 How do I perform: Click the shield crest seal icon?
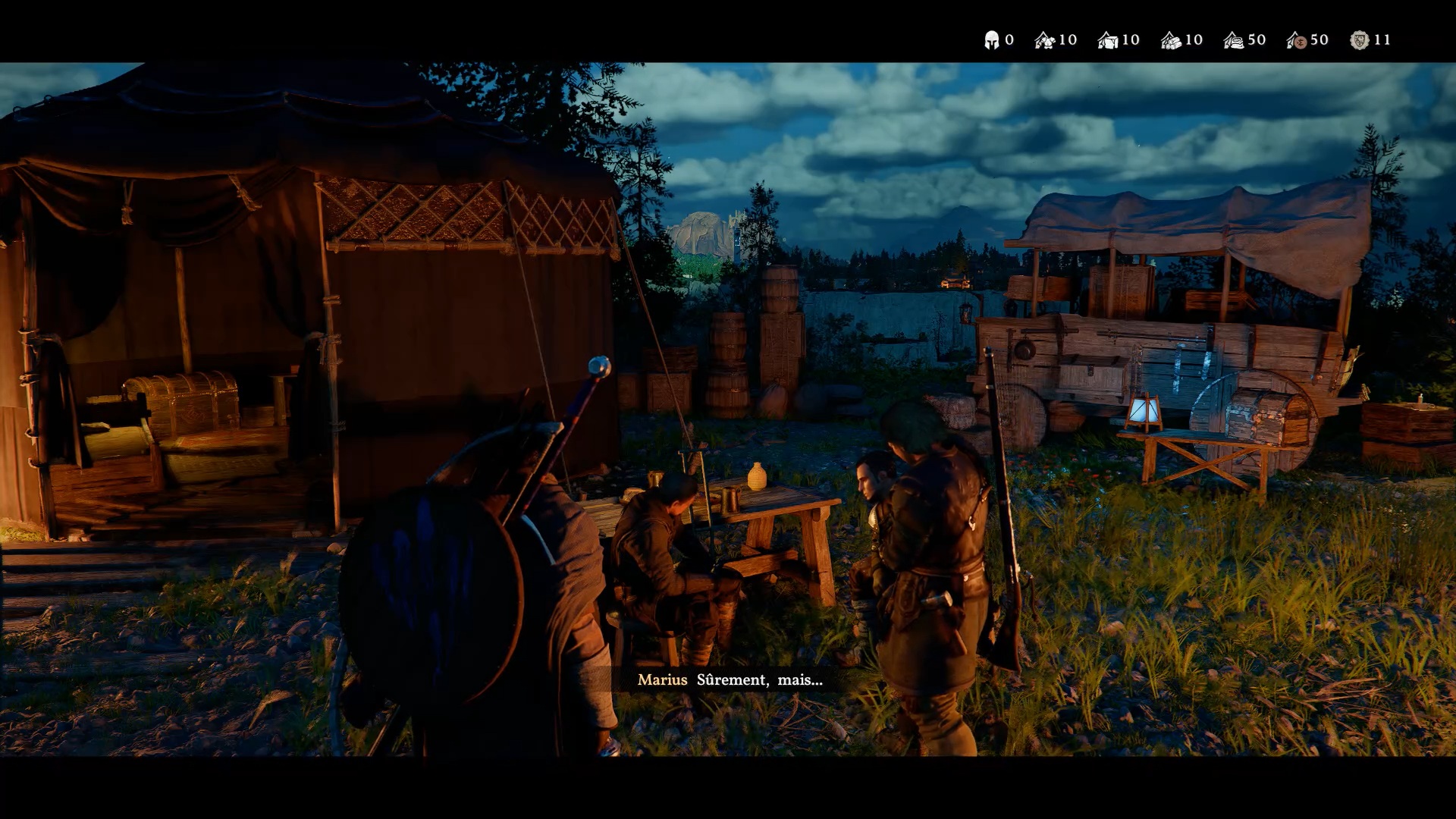1360,40
